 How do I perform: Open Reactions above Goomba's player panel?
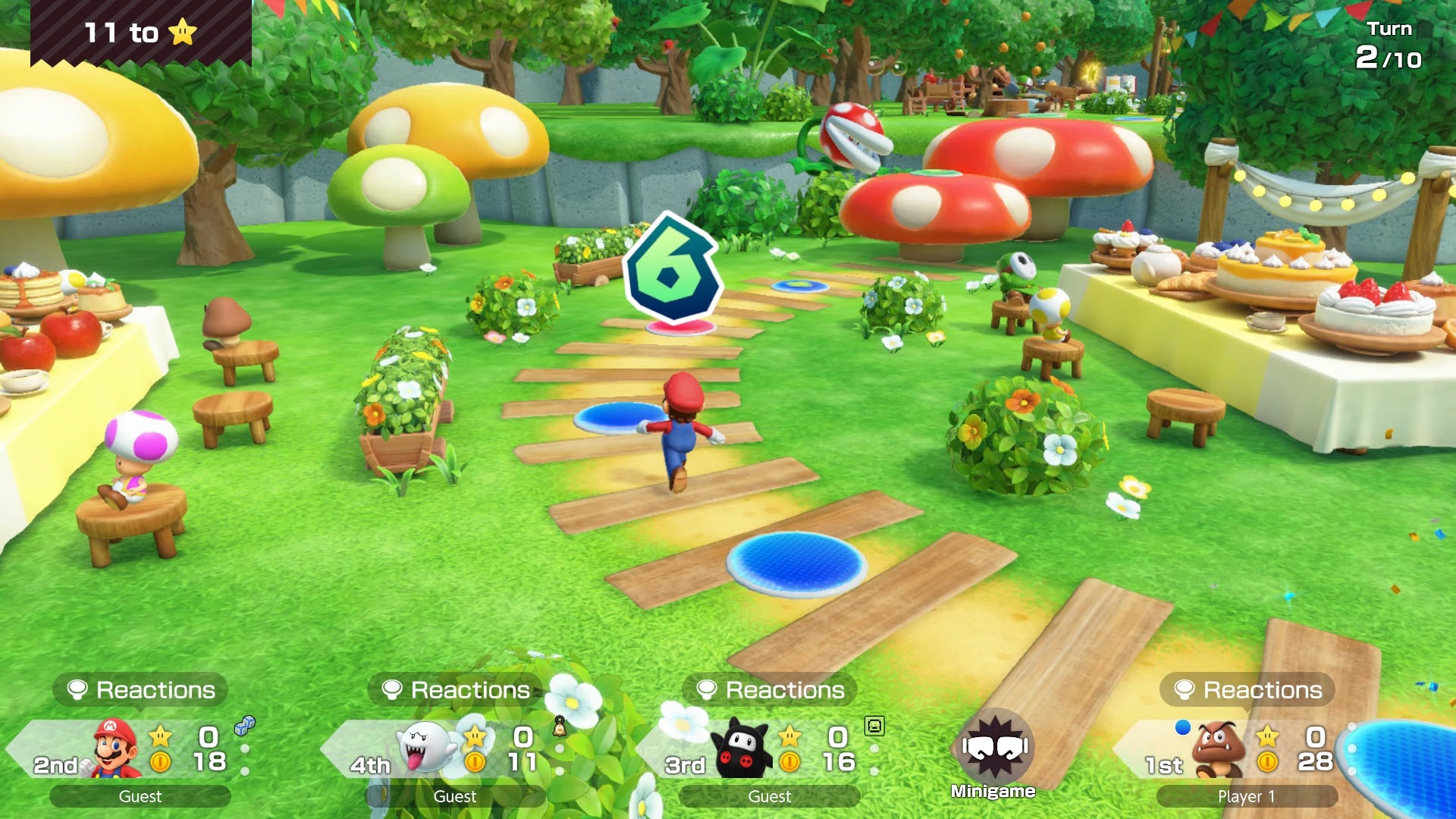point(1248,689)
